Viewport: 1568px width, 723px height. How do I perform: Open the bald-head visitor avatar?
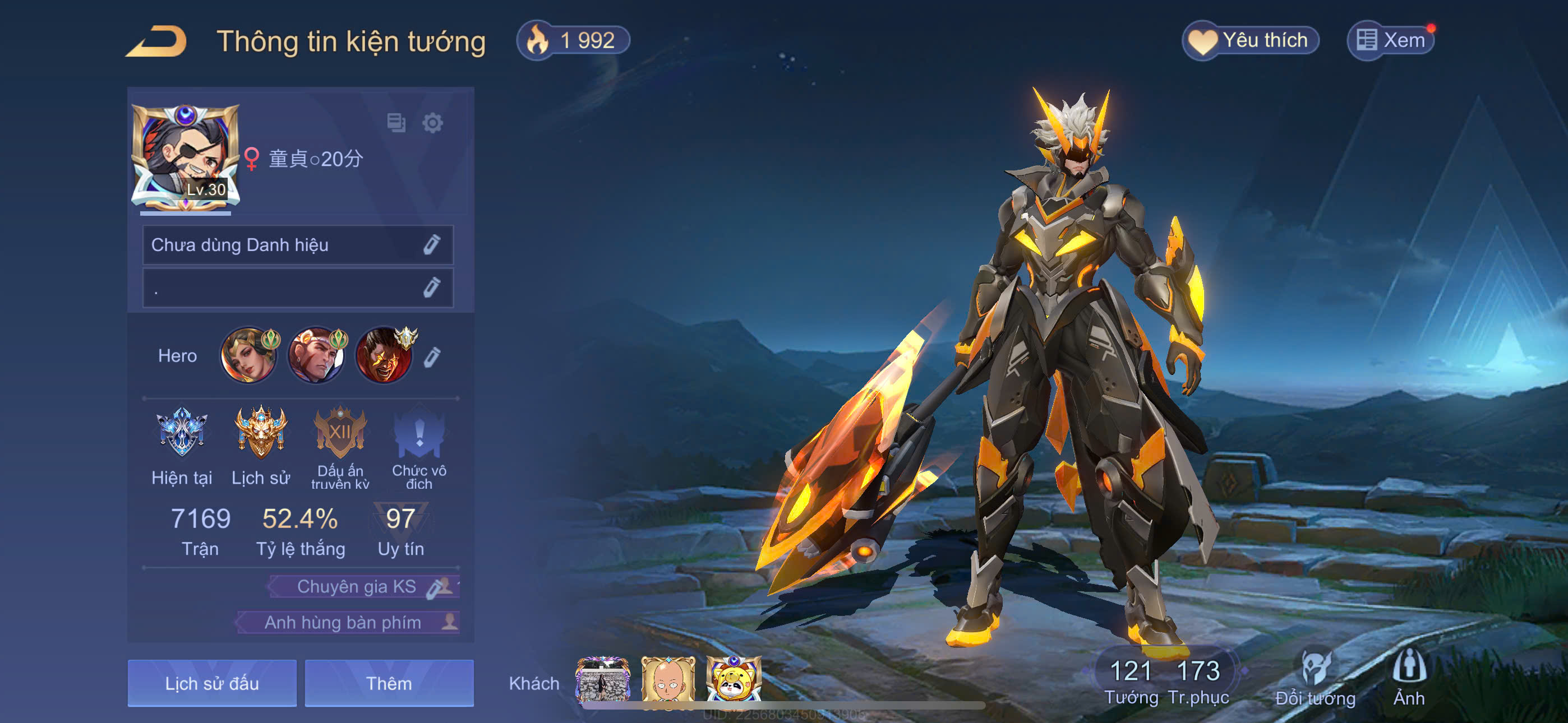pyautogui.click(x=668, y=680)
